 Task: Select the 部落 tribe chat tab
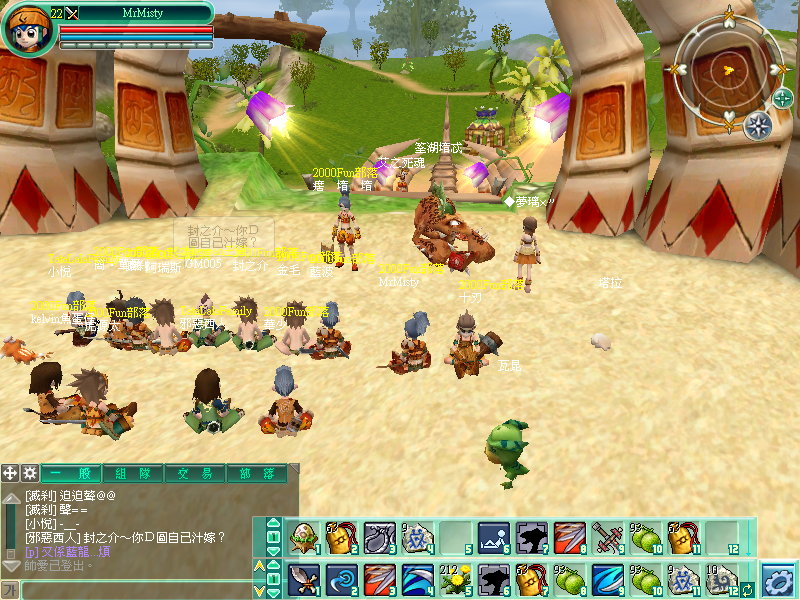254,473
